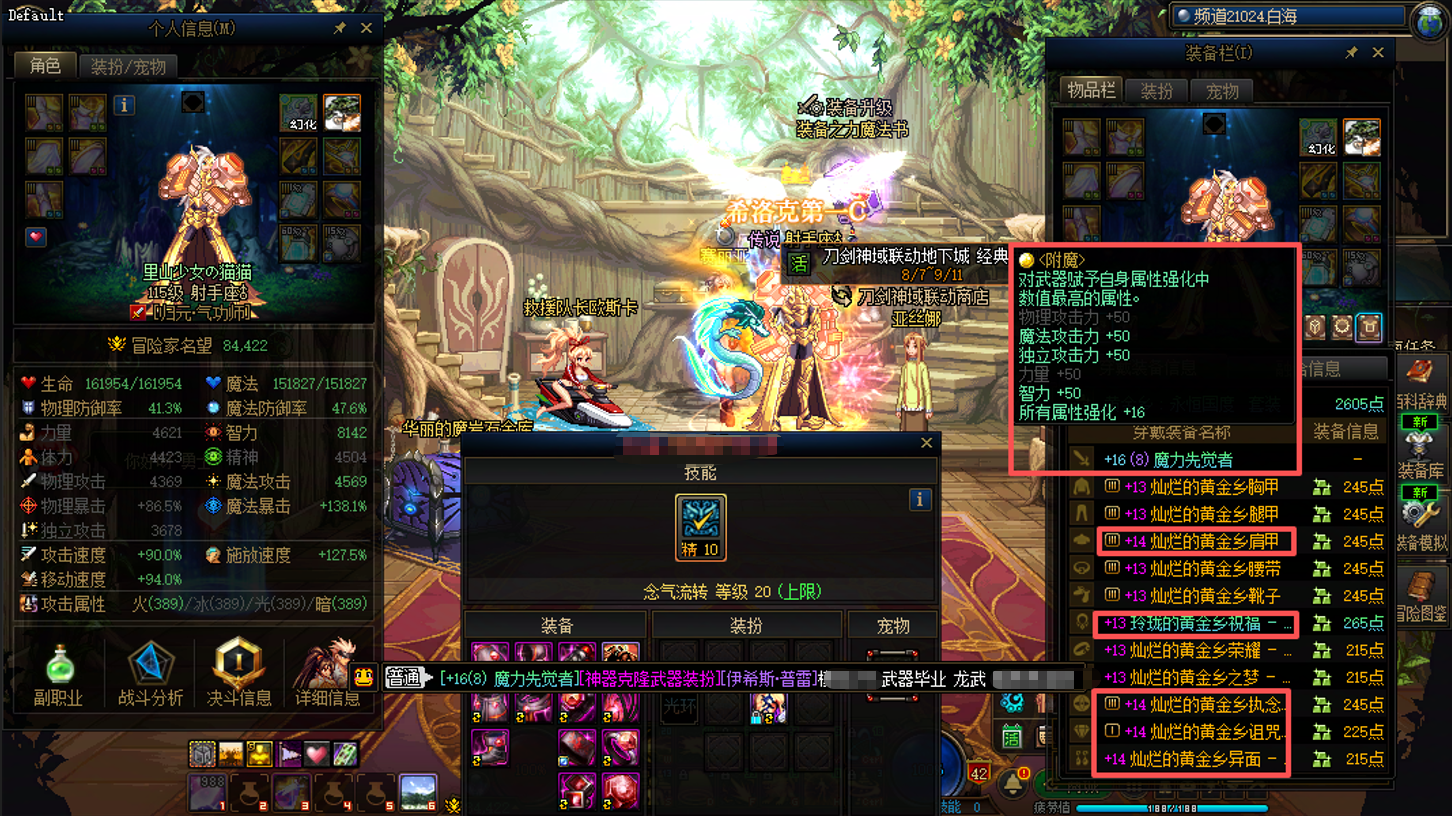Switch to the 装扮/宠物 tab
Viewport: 1452px width, 816px height.
[128, 67]
